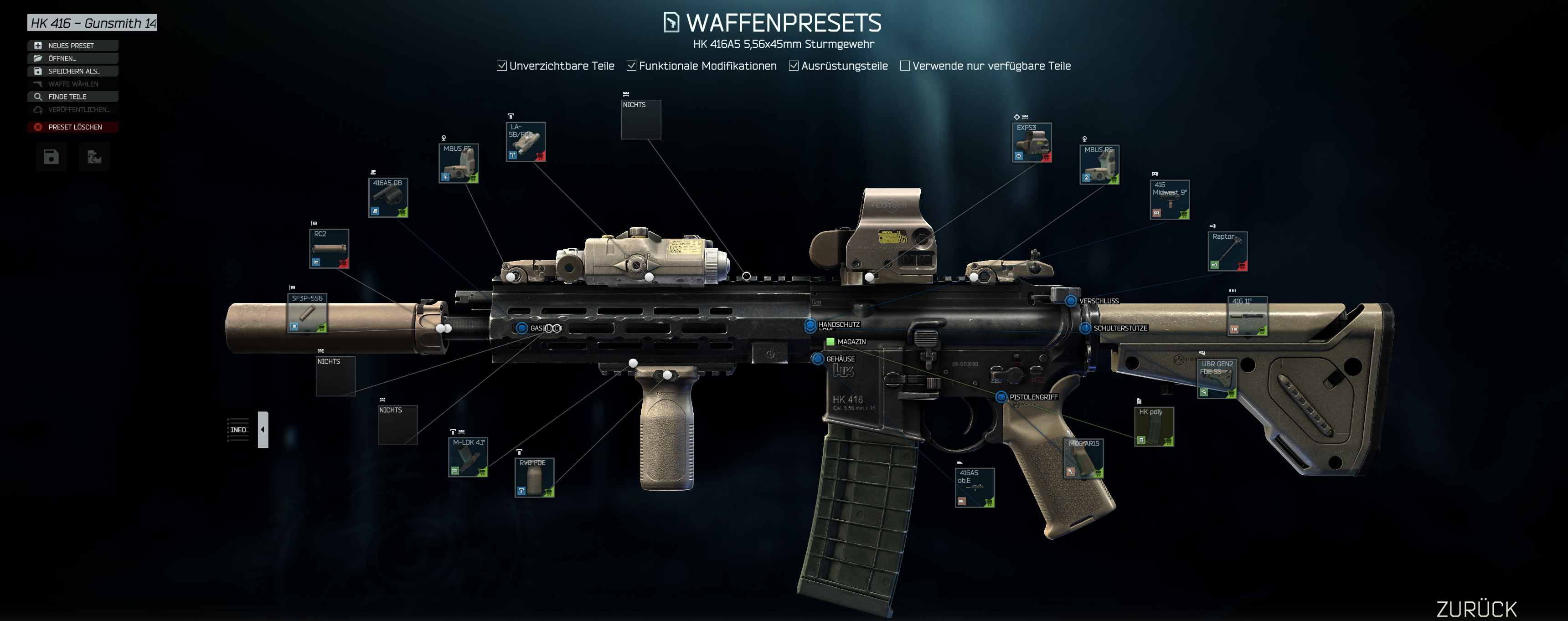Toggle the Ausrüstungsteile checkbox

click(x=794, y=66)
